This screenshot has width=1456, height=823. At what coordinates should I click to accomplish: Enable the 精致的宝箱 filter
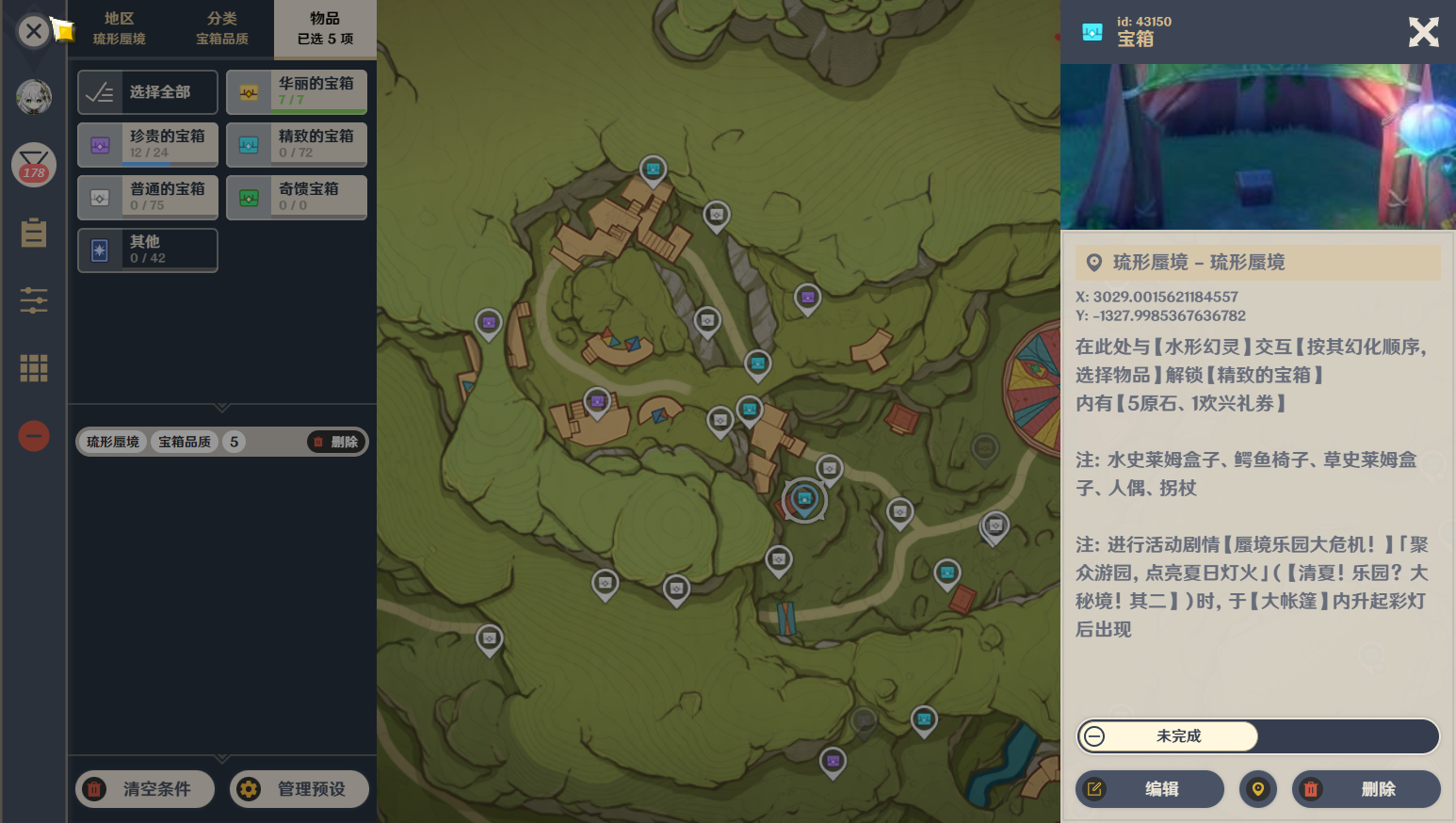(x=297, y=143)
